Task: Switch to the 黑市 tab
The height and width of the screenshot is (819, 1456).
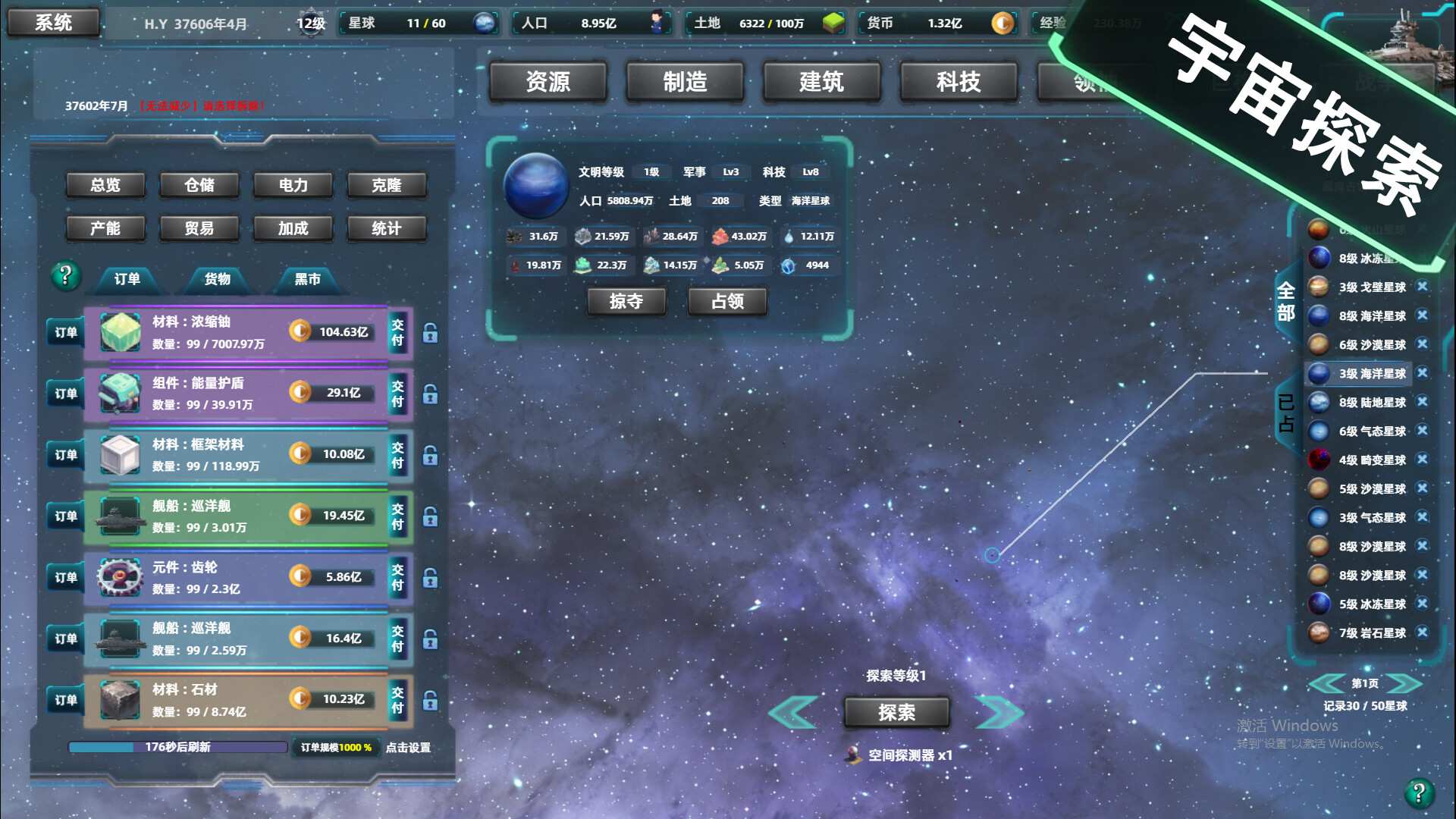Action: click(307, 279)
